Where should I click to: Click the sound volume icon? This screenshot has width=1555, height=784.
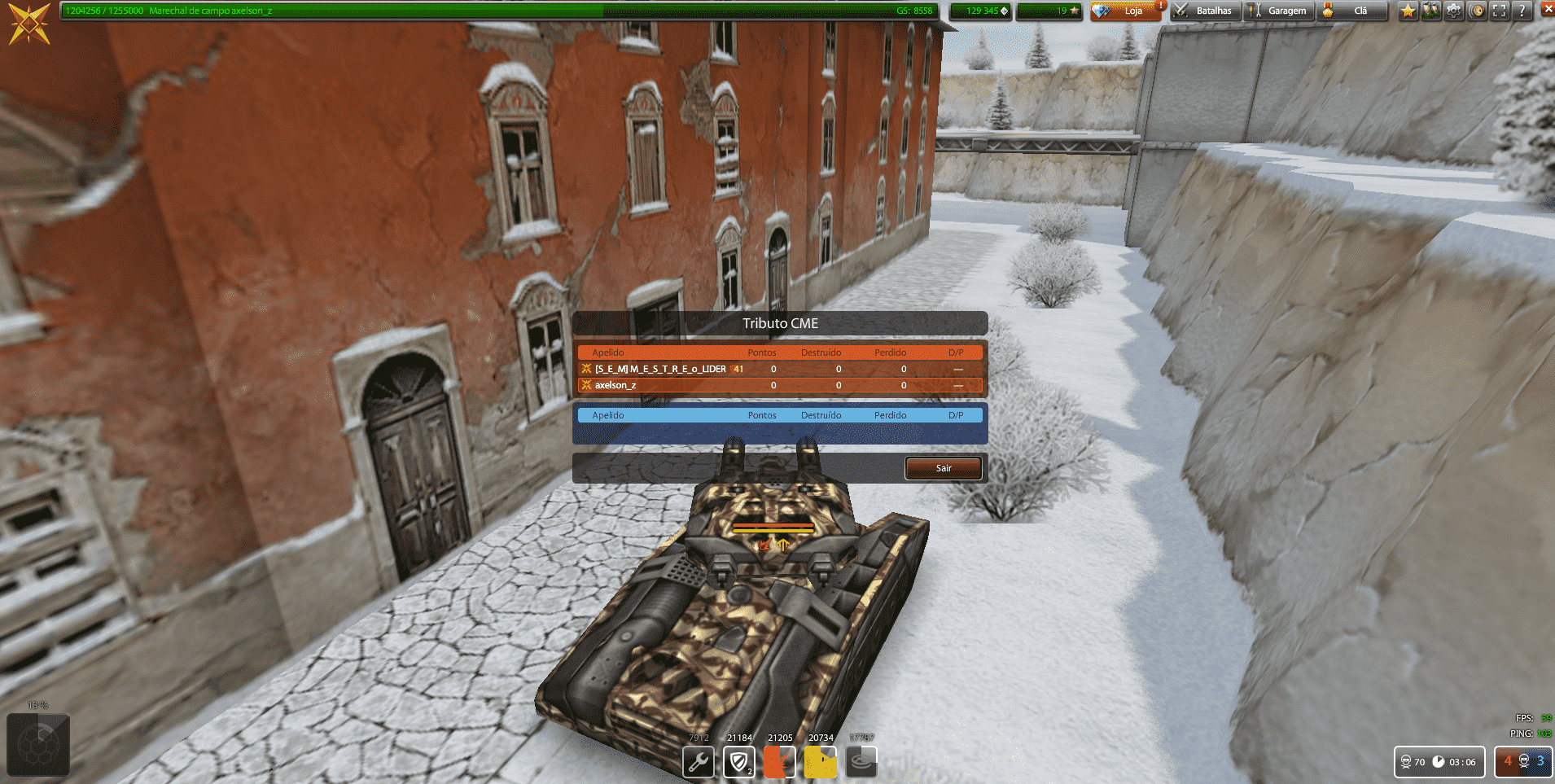1475,11
